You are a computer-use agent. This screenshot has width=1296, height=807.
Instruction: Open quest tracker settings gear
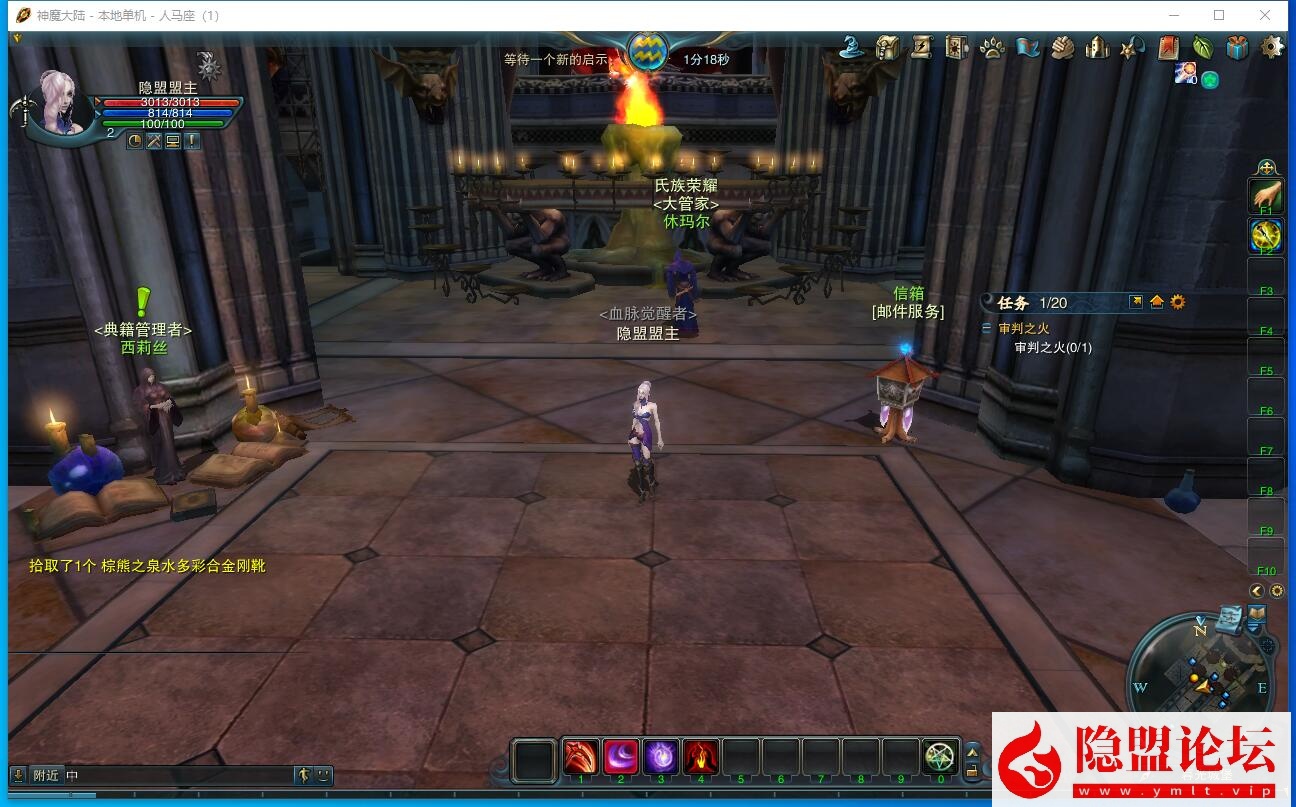click(x=1178, y=302)
